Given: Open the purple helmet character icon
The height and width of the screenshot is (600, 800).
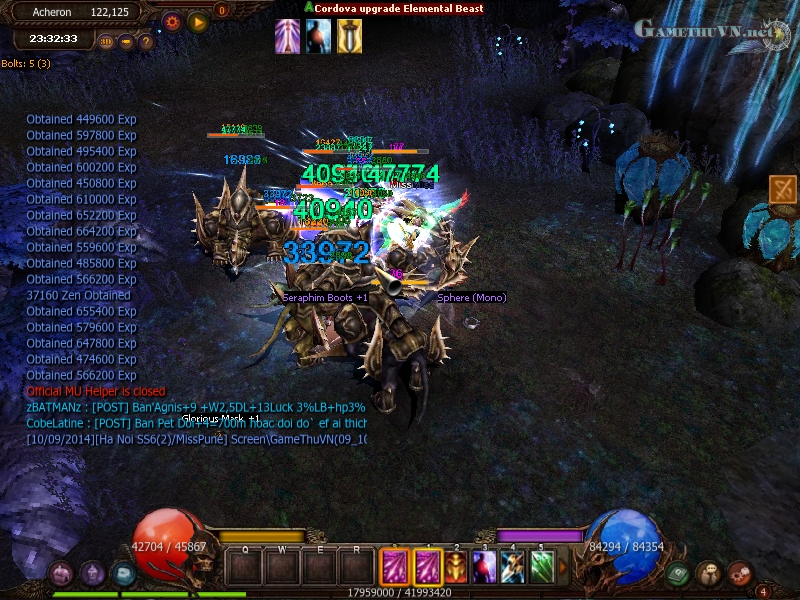Looking at the screenshot, I should pyautogui.click(x=93, y=573).
